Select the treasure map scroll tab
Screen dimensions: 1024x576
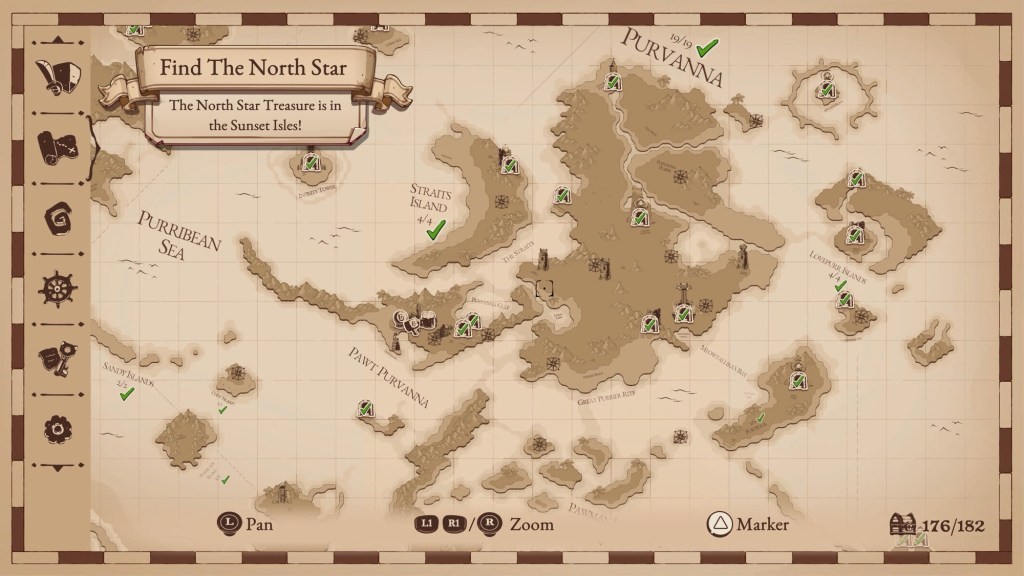(56, 146)
